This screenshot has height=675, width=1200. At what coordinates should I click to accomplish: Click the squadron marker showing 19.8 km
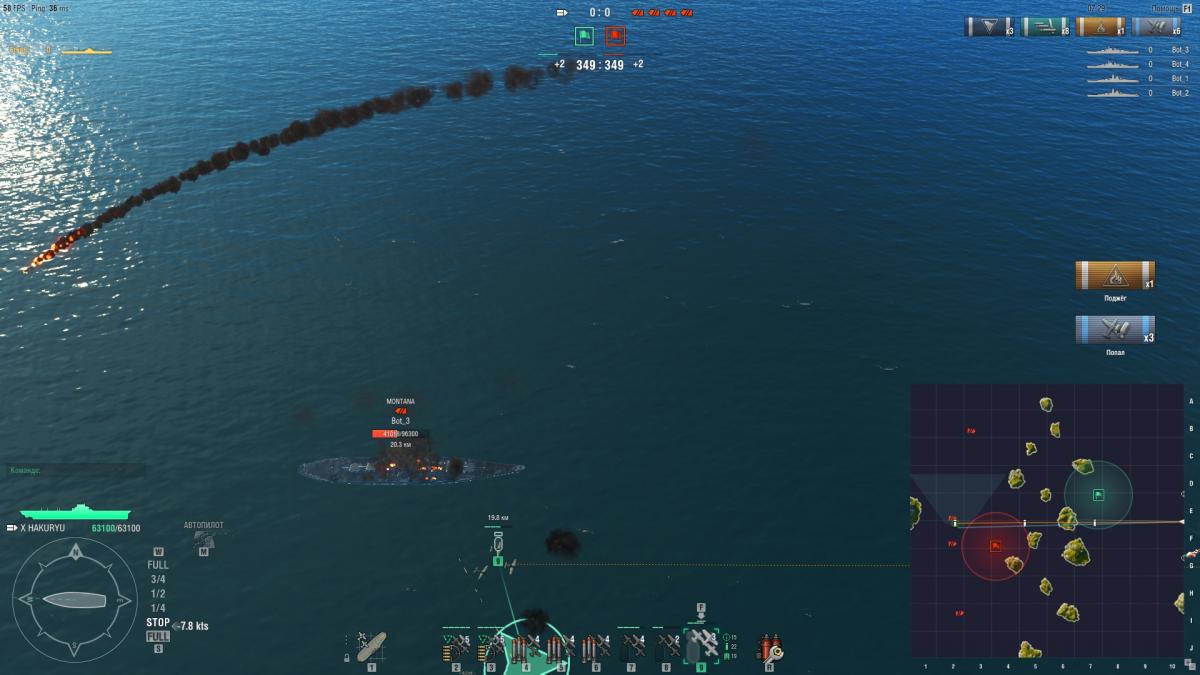coord(497,545)
